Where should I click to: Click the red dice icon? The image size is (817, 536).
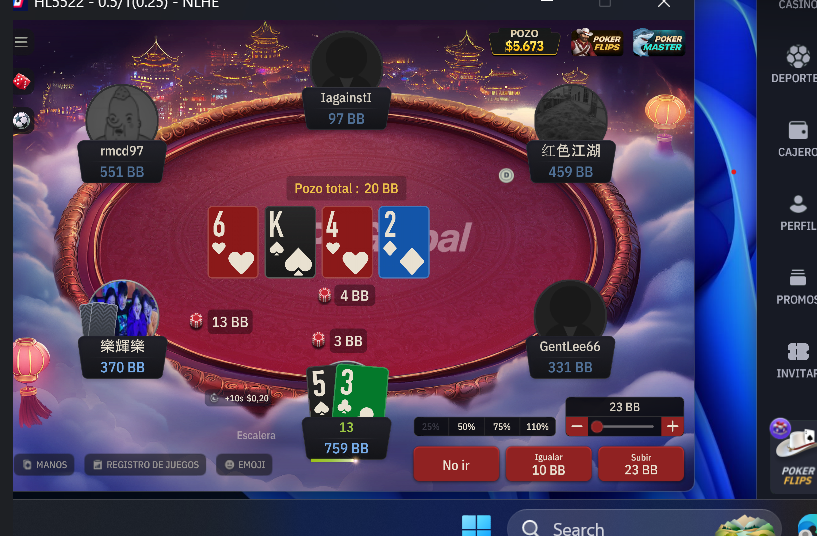(21, 82)
